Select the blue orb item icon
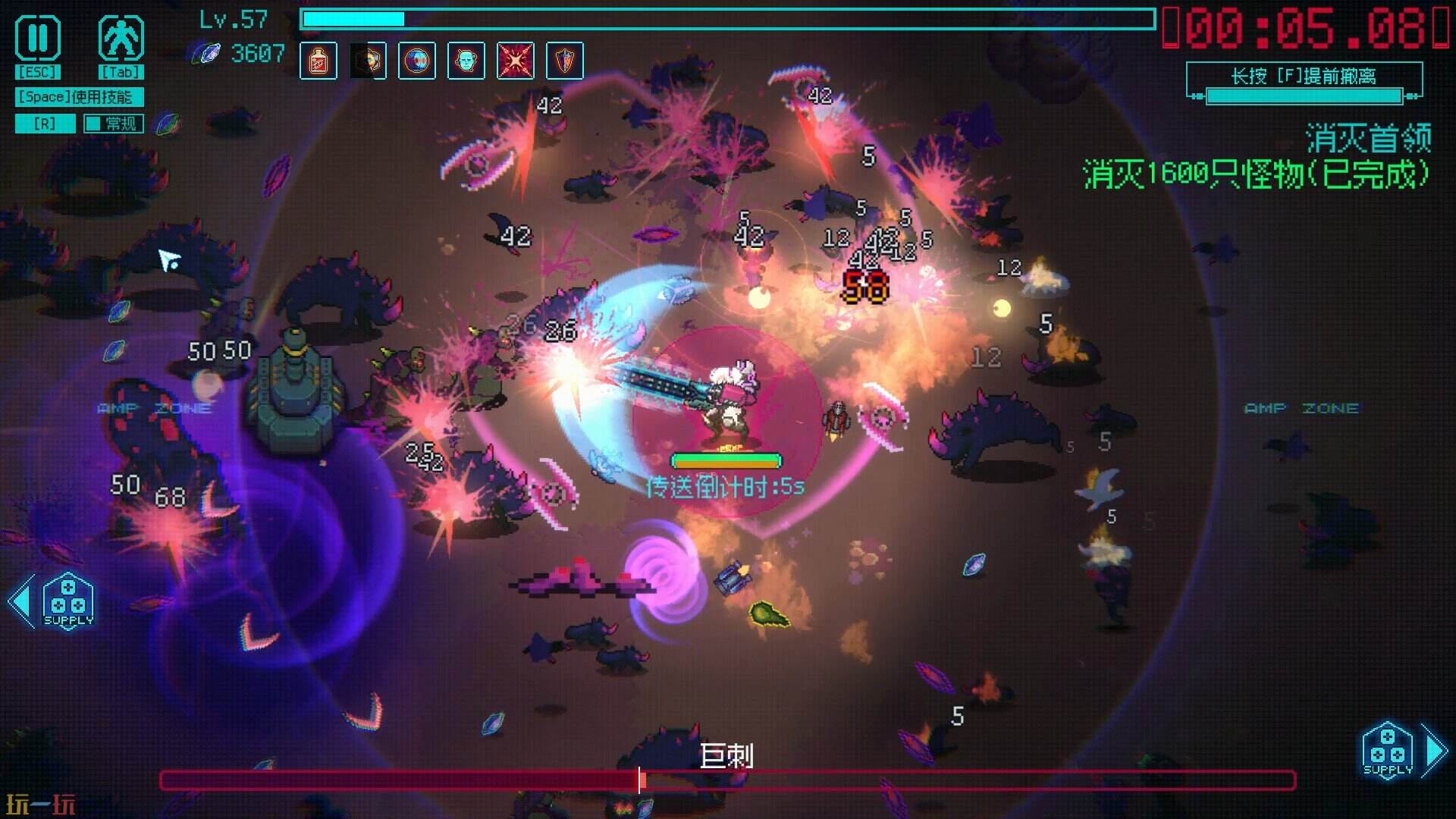The image size is (1456, 819). [417, 61]
